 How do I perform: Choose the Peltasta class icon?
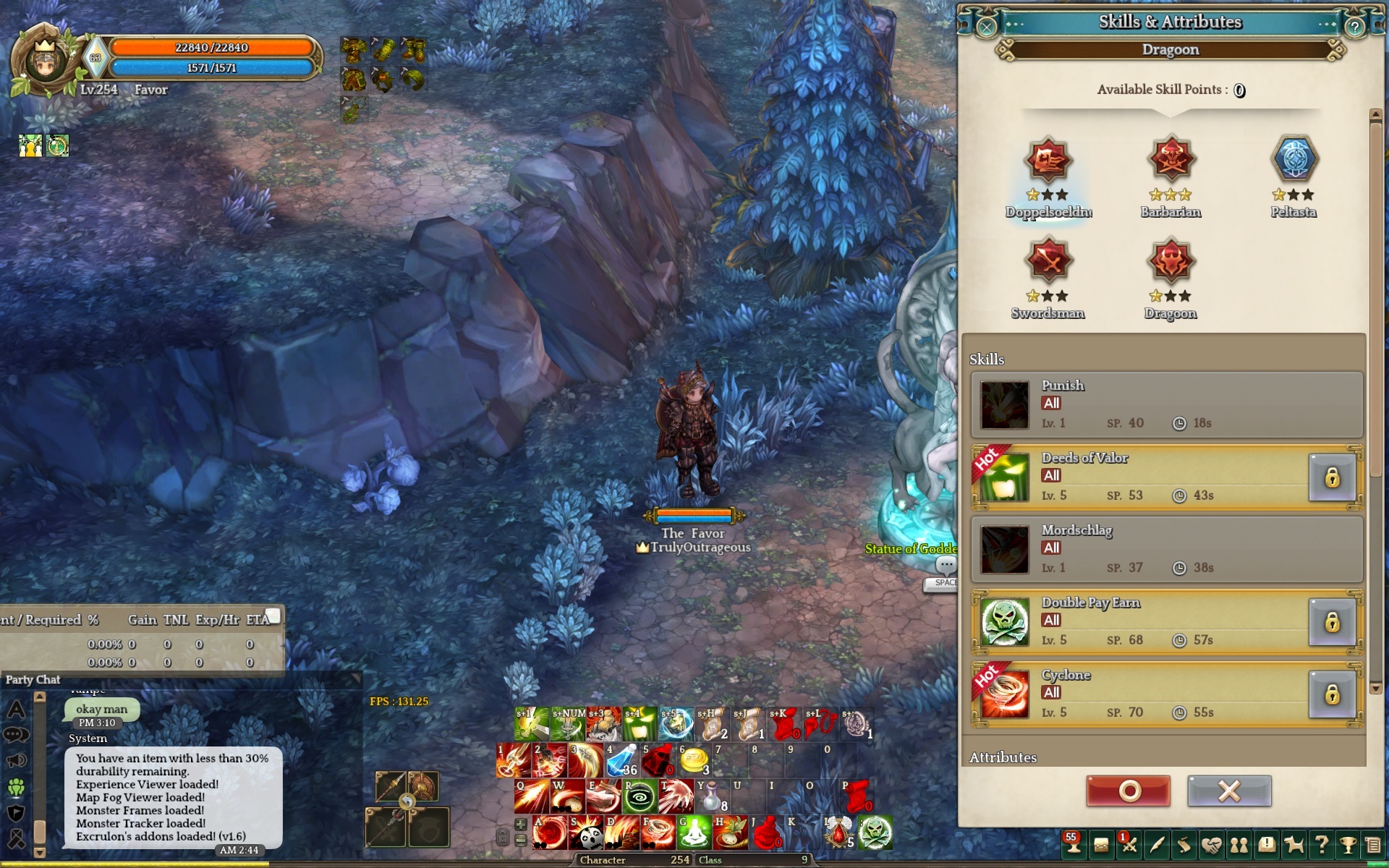1294,160
